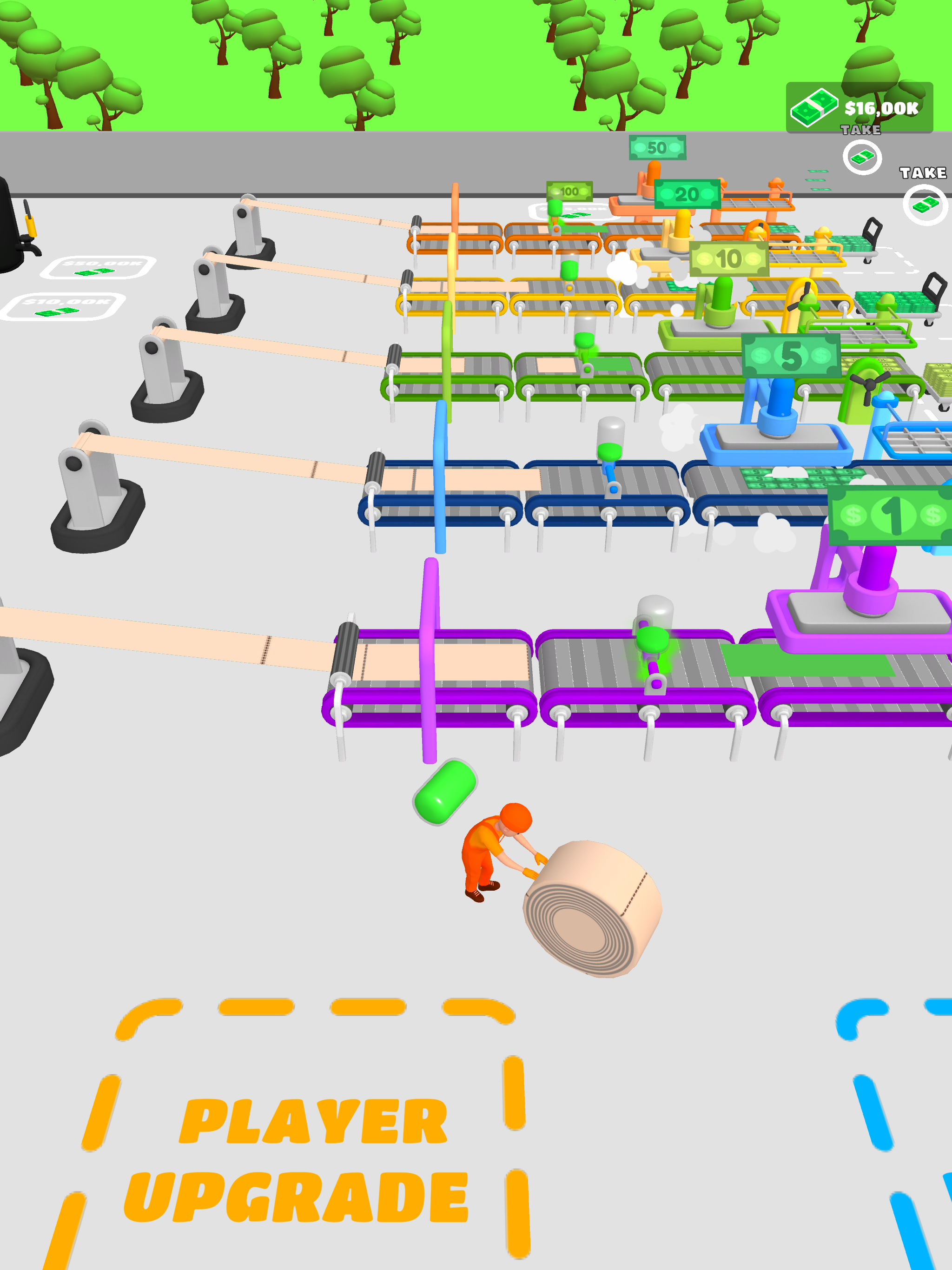This screenshot has height=1270, width=952.
Task: Tap the $50 bill sign at the top
Action: 657,146
